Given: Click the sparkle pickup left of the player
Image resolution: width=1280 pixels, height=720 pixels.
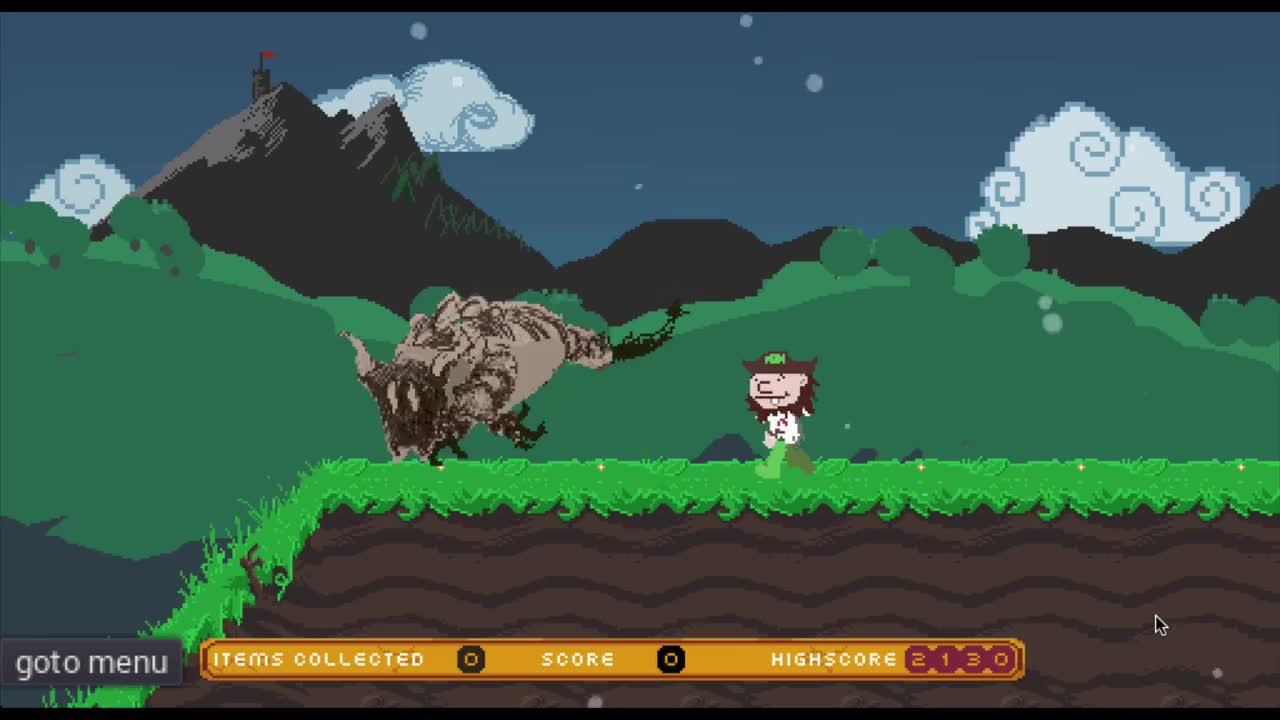Looking at the screenshot, I should point(600,468).
